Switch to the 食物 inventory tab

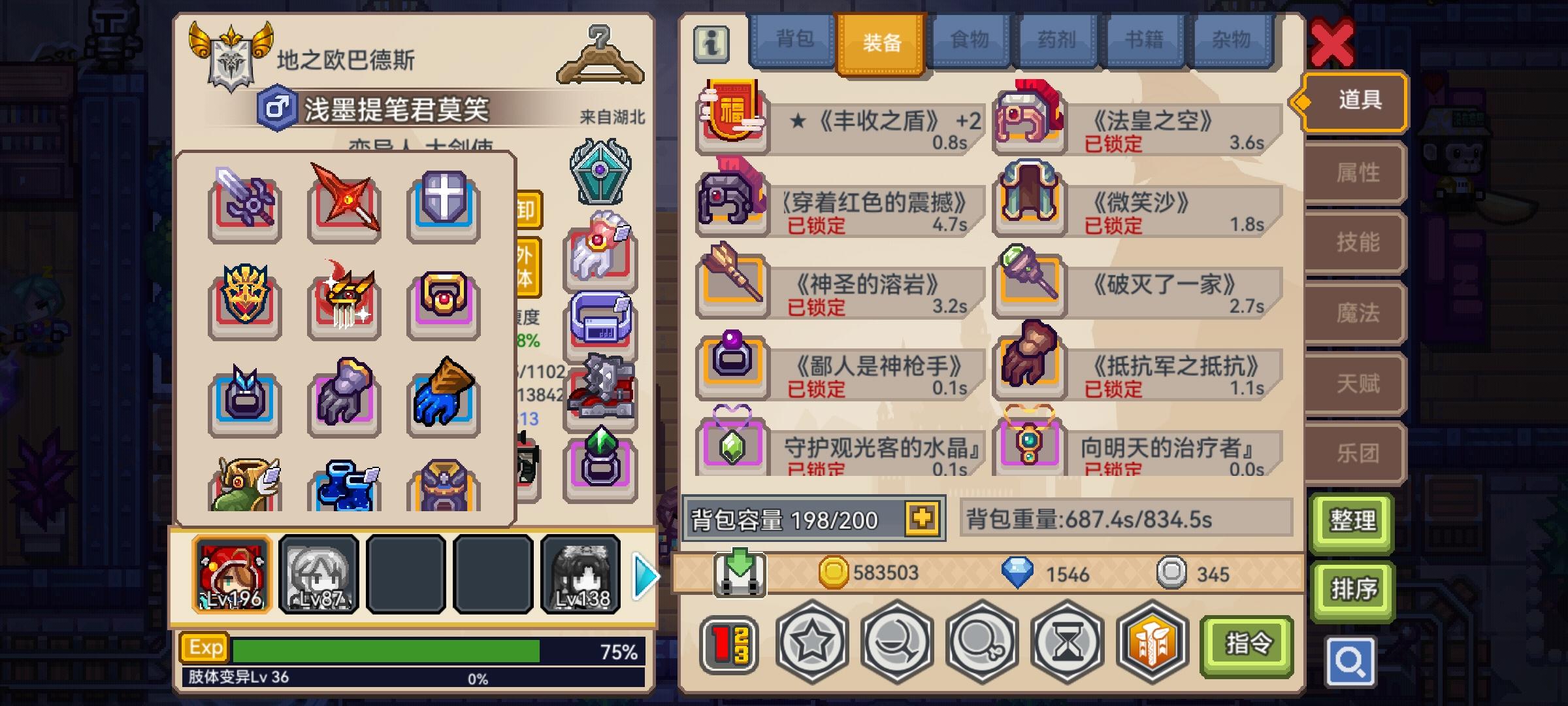click(969, 41)
